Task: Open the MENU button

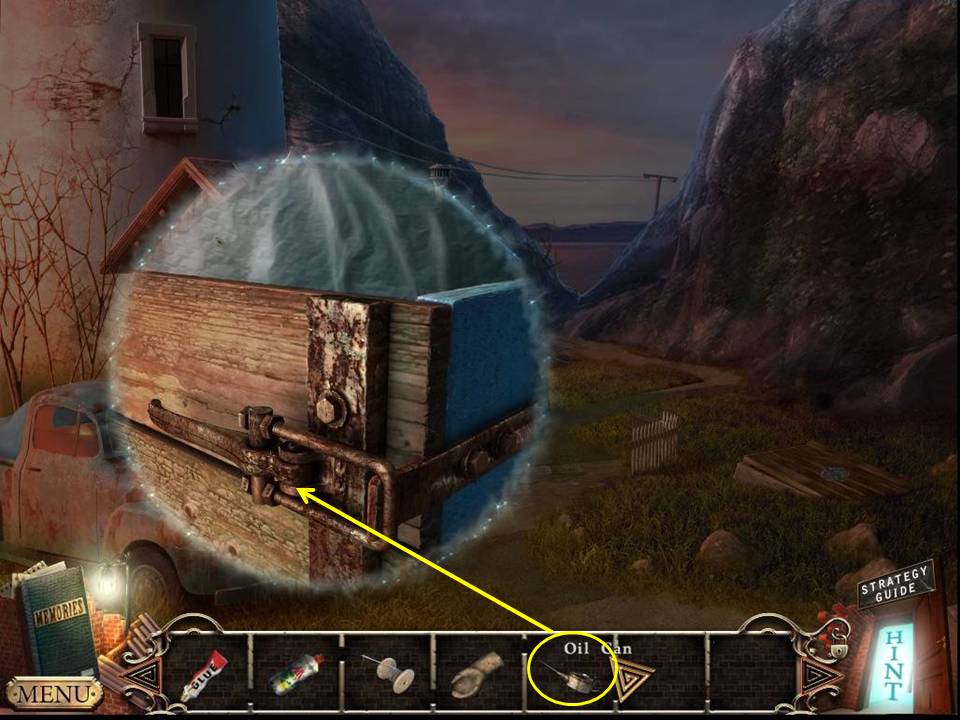Action: coord(53,693)
